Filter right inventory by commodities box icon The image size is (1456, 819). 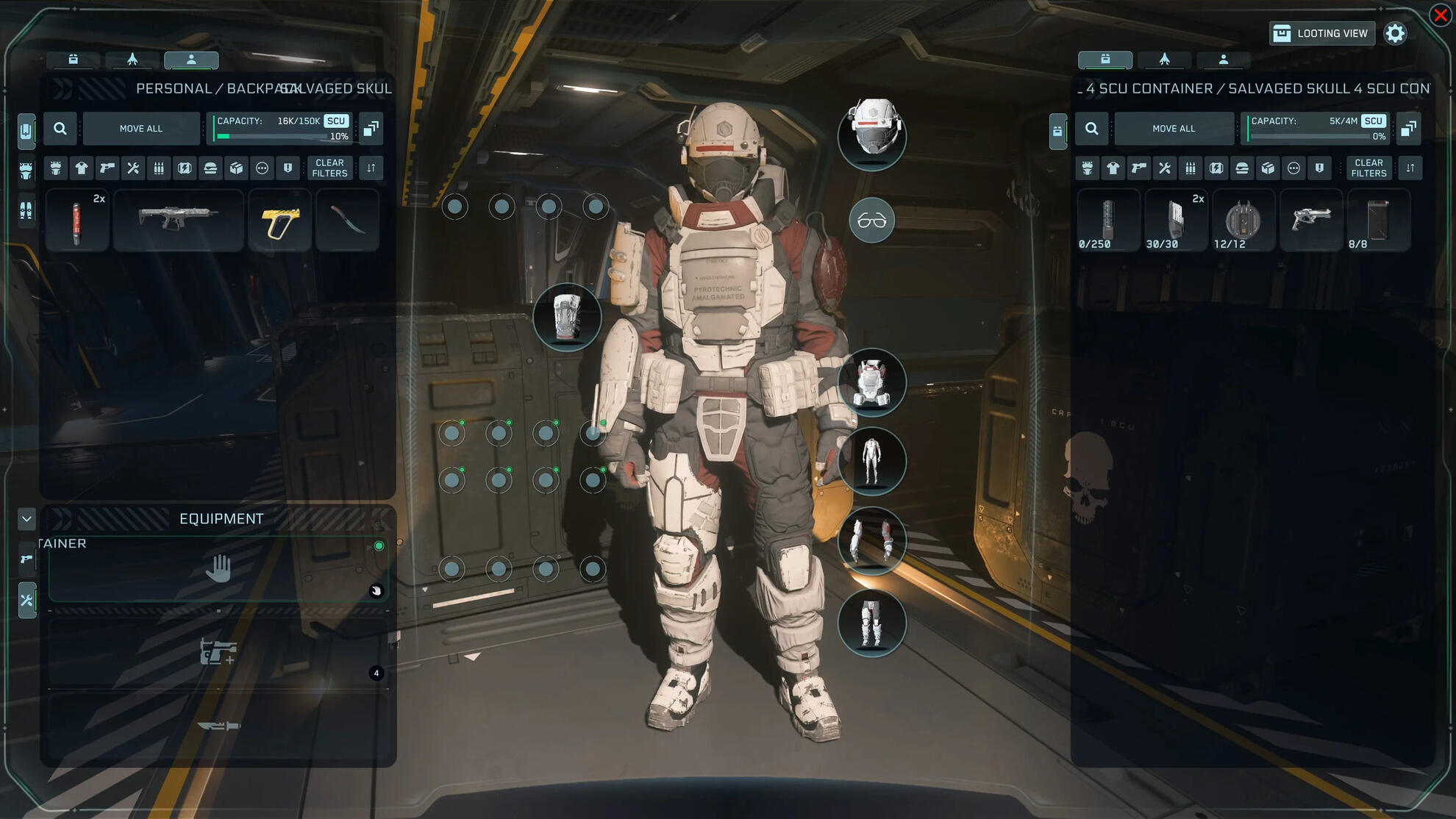click(1268, 168)
